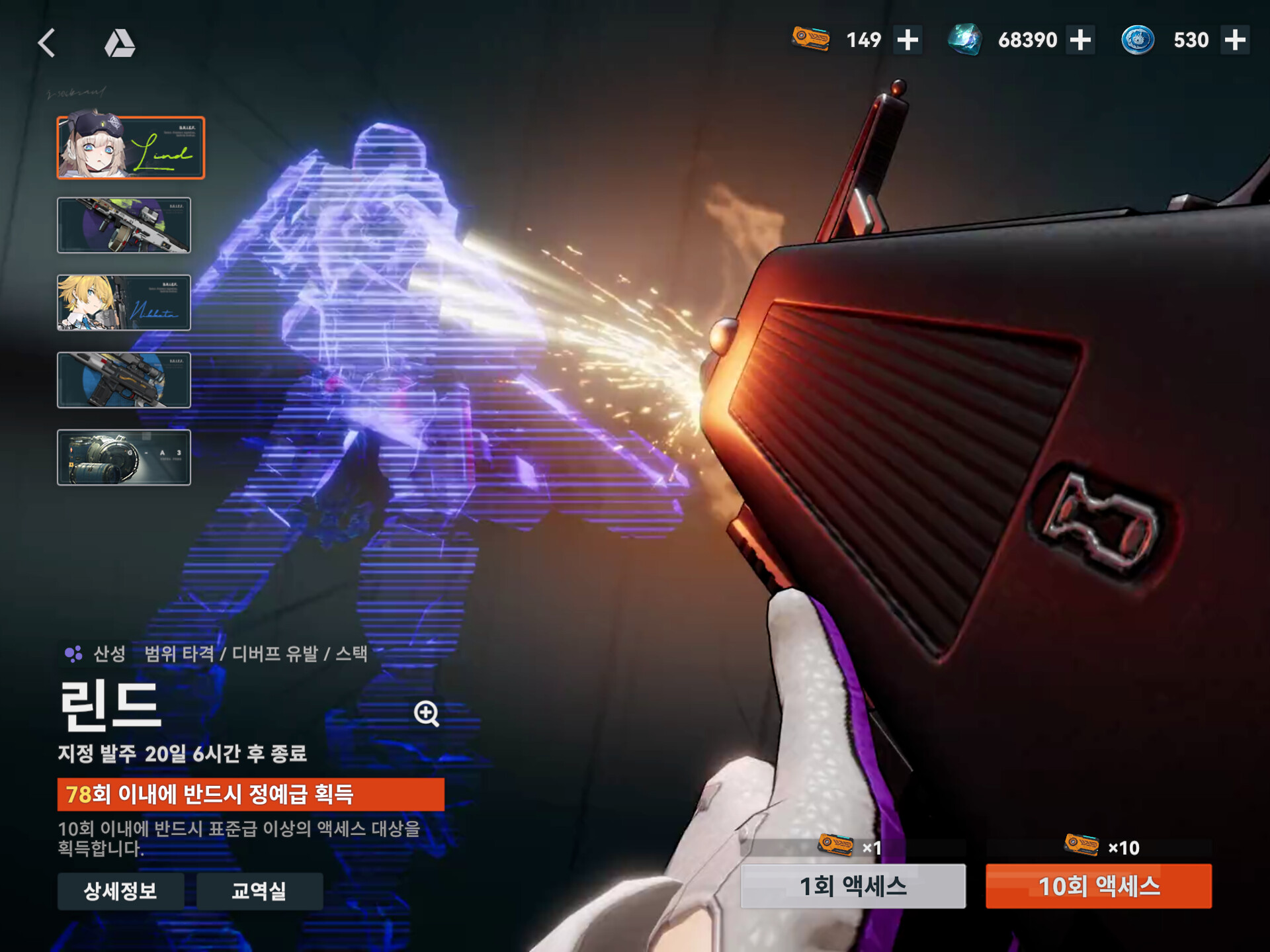Add more blue coin currency (530)
Screen dimensions: 1270x952
click(x=1234, y=40)
